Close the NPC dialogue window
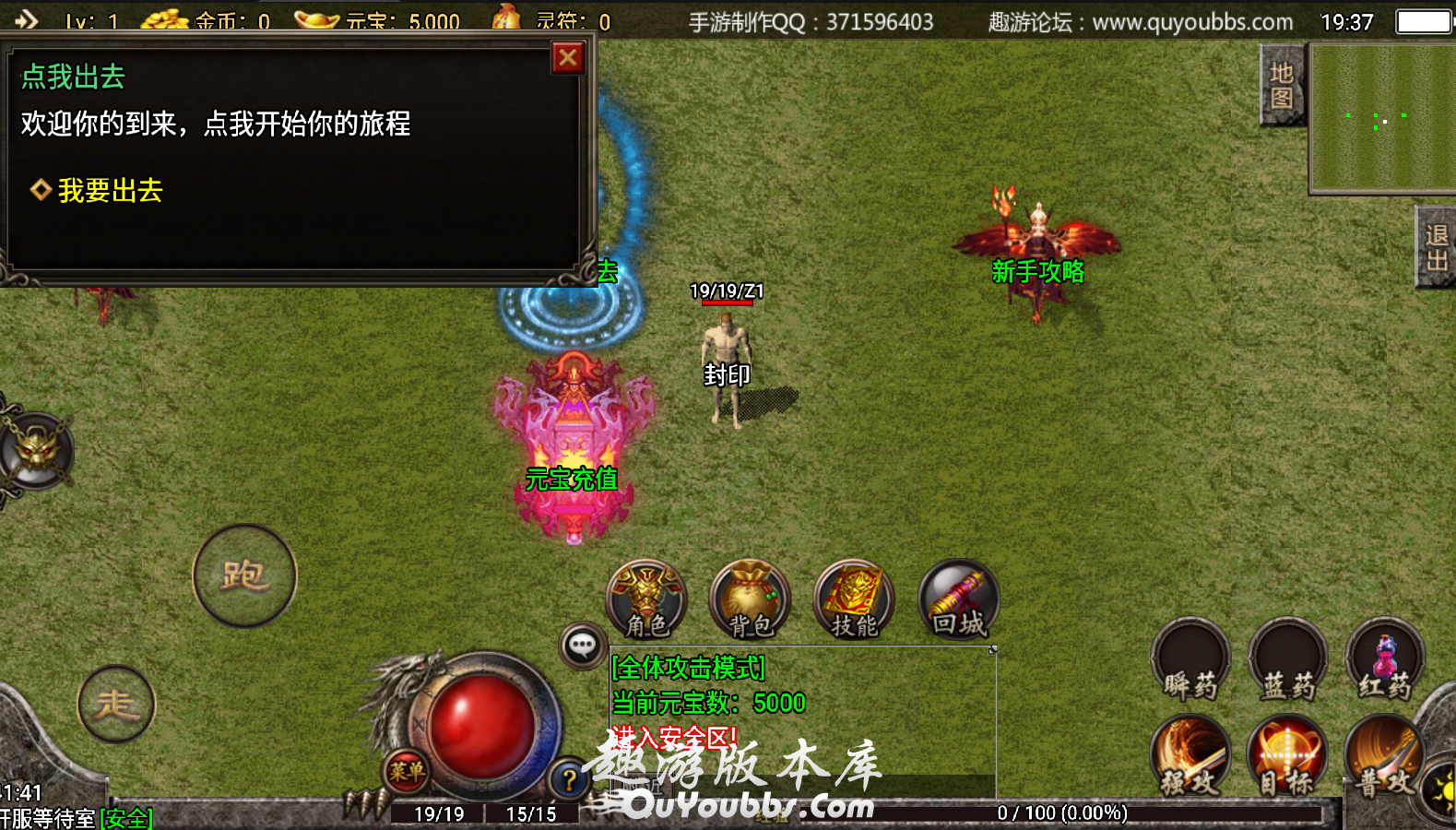 click(x=568, y=58)
